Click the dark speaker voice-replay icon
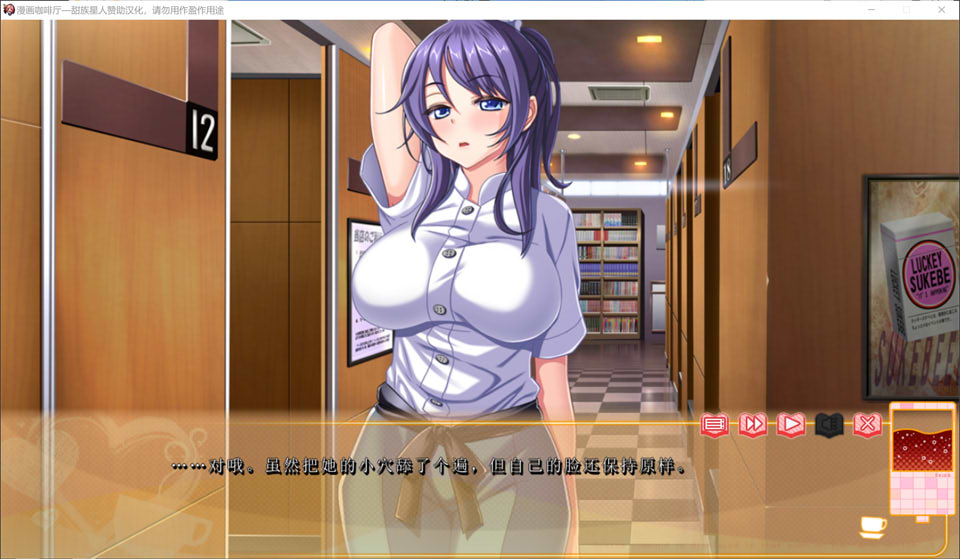Image resolution: width=960 pixels, height=559 pixels. [829, 425]
